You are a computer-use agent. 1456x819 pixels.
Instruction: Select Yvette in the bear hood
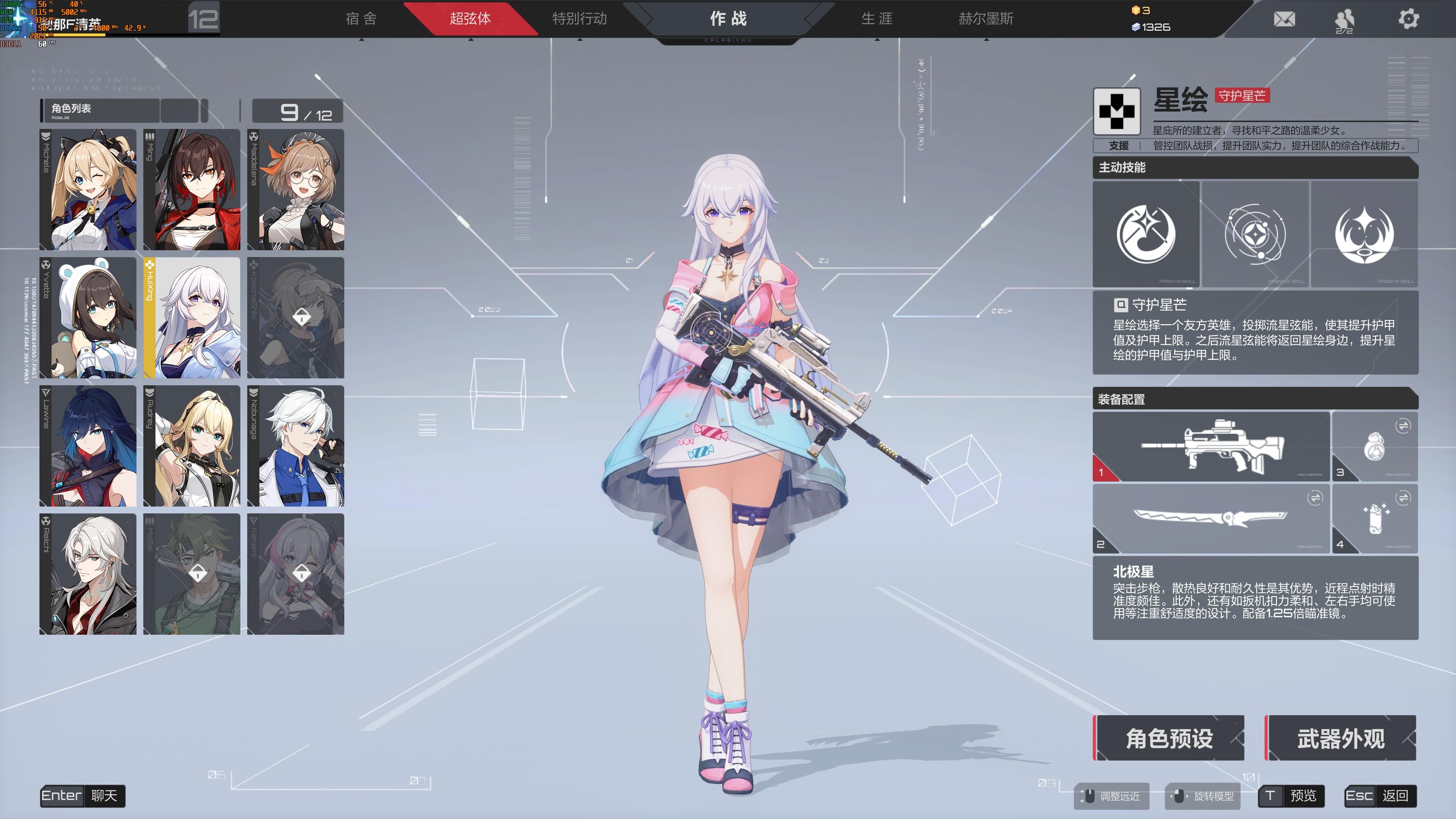(x=88, y=318)
